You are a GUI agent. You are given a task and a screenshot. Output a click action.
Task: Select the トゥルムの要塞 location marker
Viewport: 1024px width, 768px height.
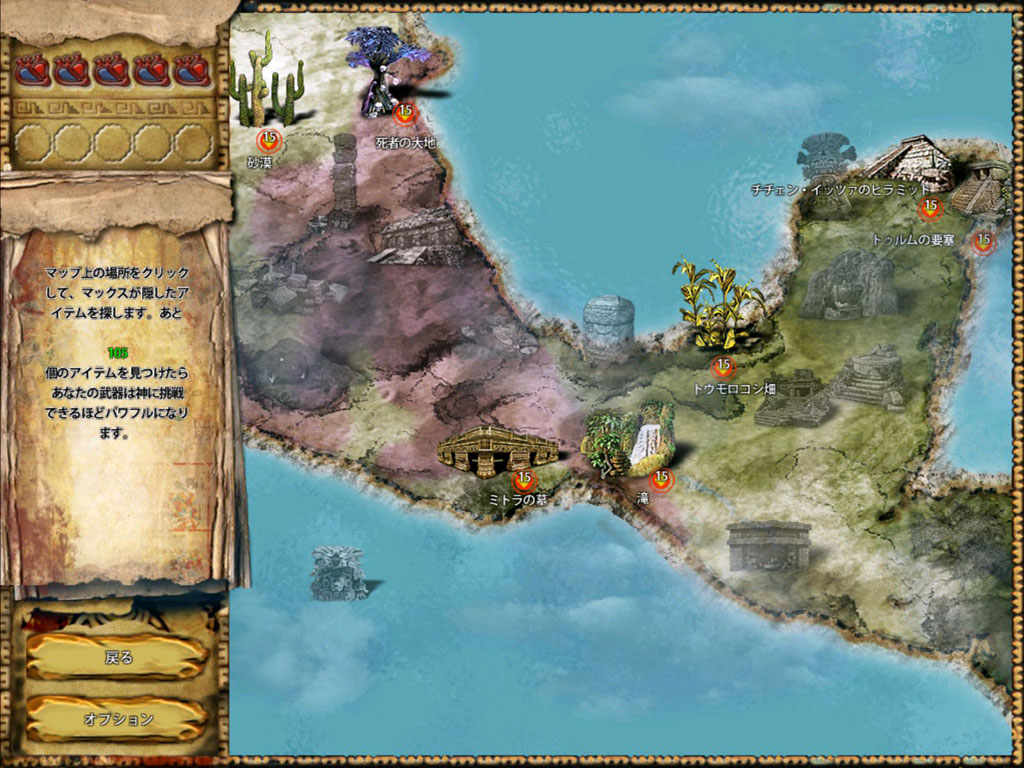point(983,241)
